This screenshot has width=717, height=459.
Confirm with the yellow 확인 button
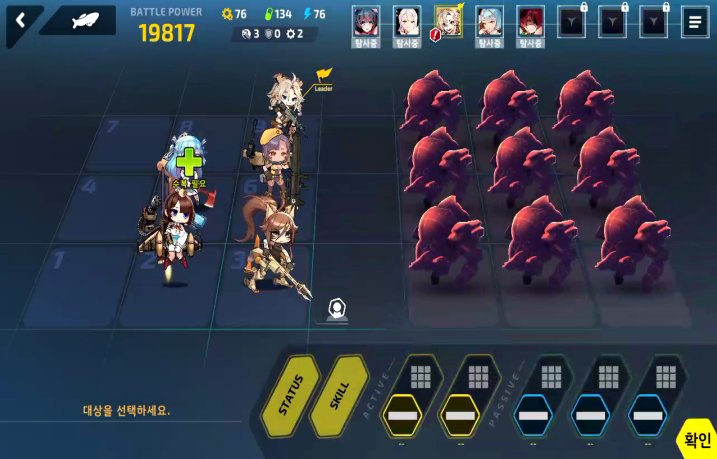click(x=697, y=439)
